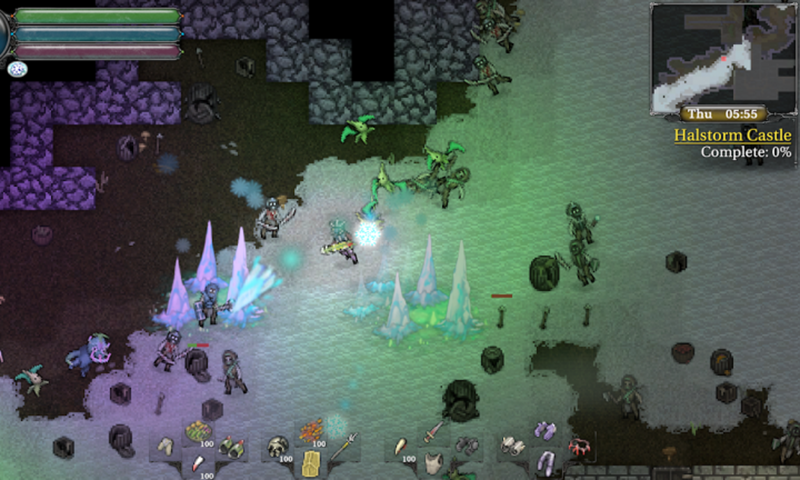Select the dark gauntlets slot
Viewport: 800px width, 480px height.
[467, 446]
